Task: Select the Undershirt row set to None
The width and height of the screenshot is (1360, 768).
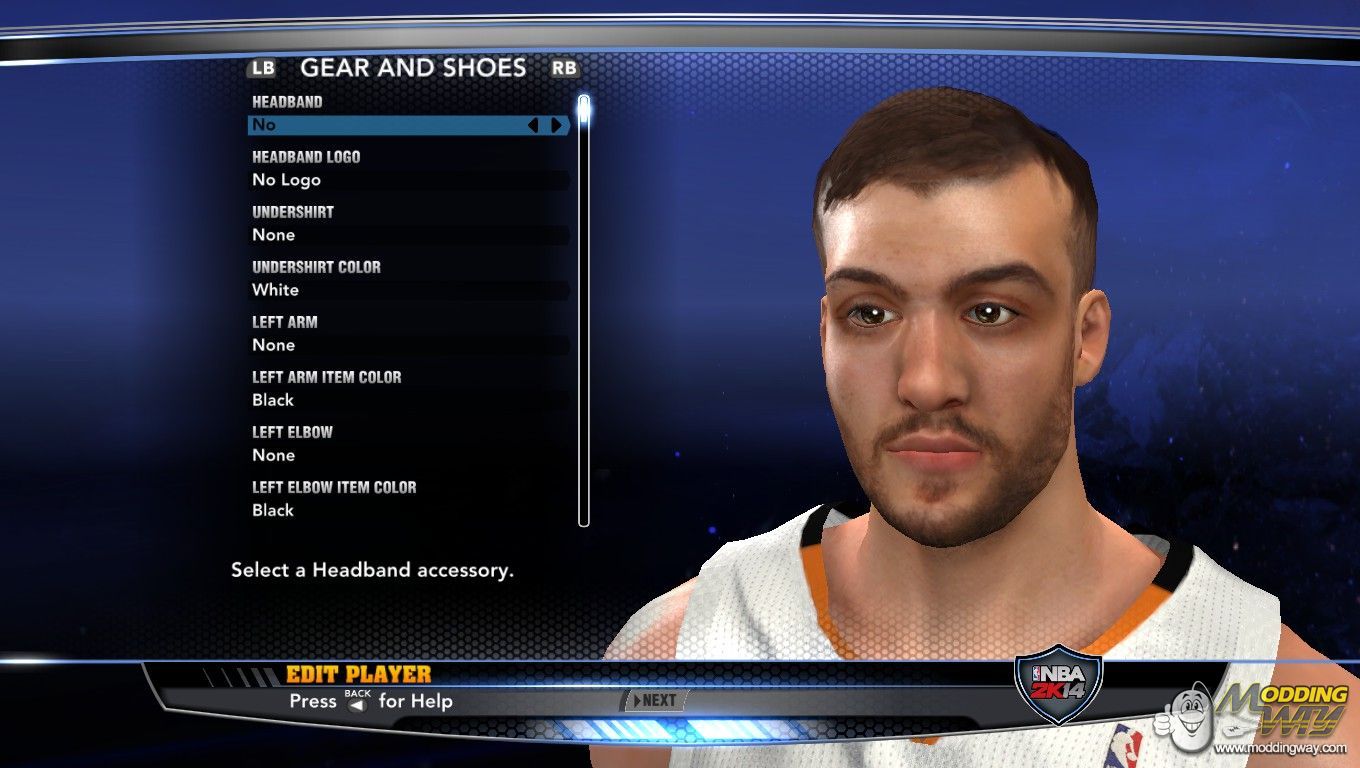Action: 408,235
